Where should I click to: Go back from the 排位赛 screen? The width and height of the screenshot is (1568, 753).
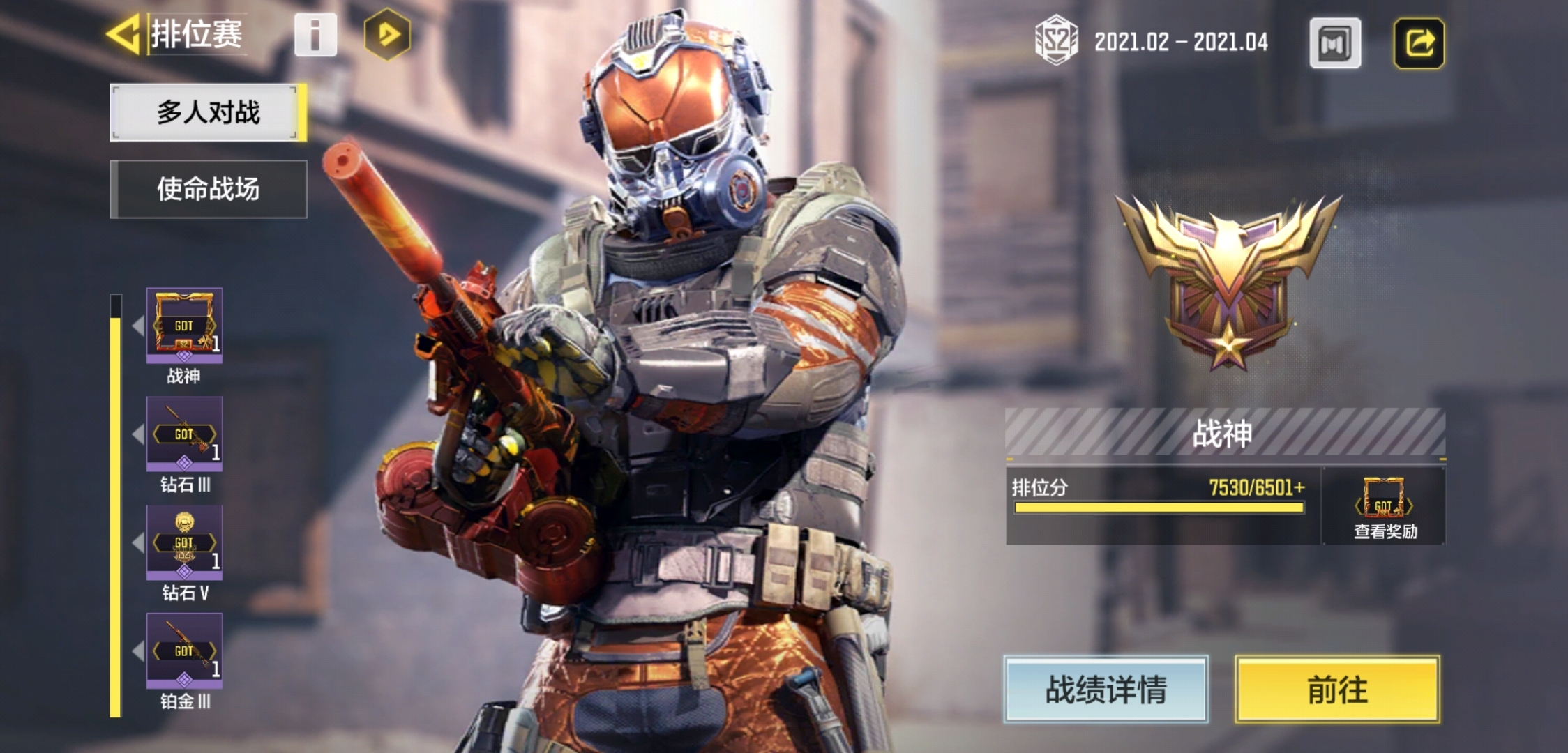click(126, 33)
